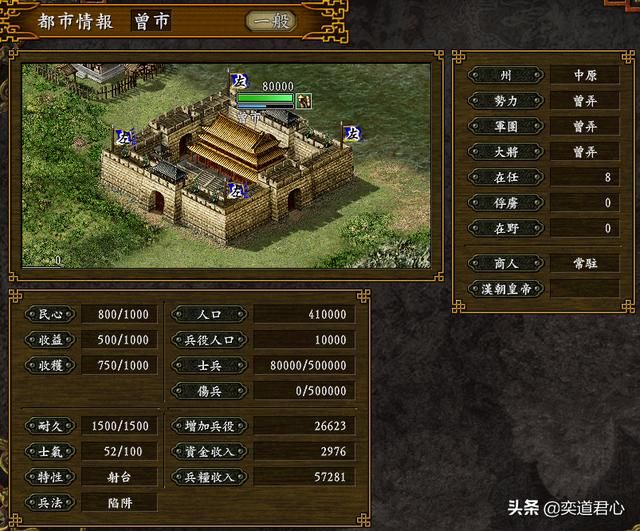Open the 勢力 faction entry
Image resolution: width=640 pixels, height=531 pixels.
click(505, 101)
